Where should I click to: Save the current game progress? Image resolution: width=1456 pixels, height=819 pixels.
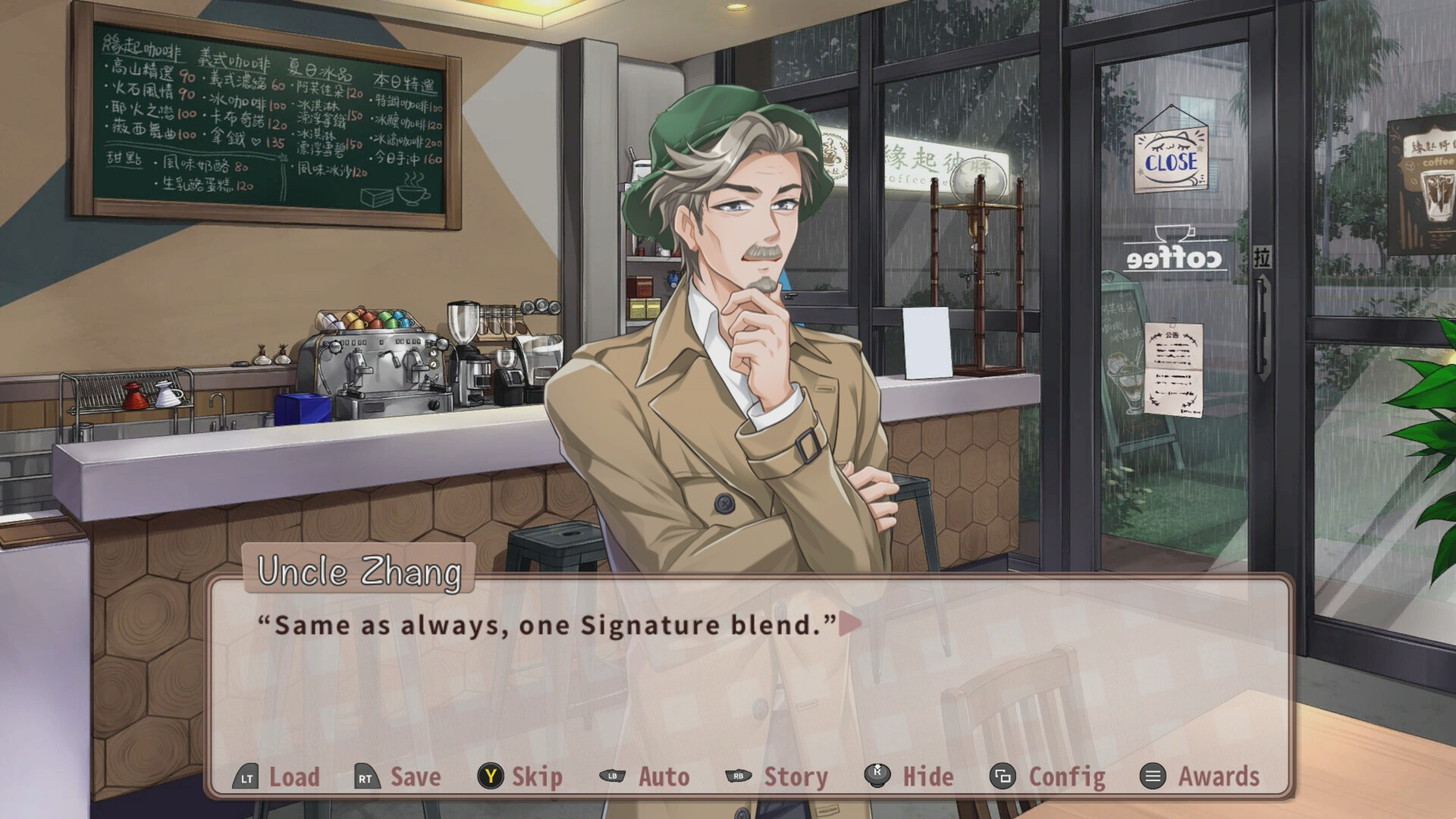tap(413, 777)
